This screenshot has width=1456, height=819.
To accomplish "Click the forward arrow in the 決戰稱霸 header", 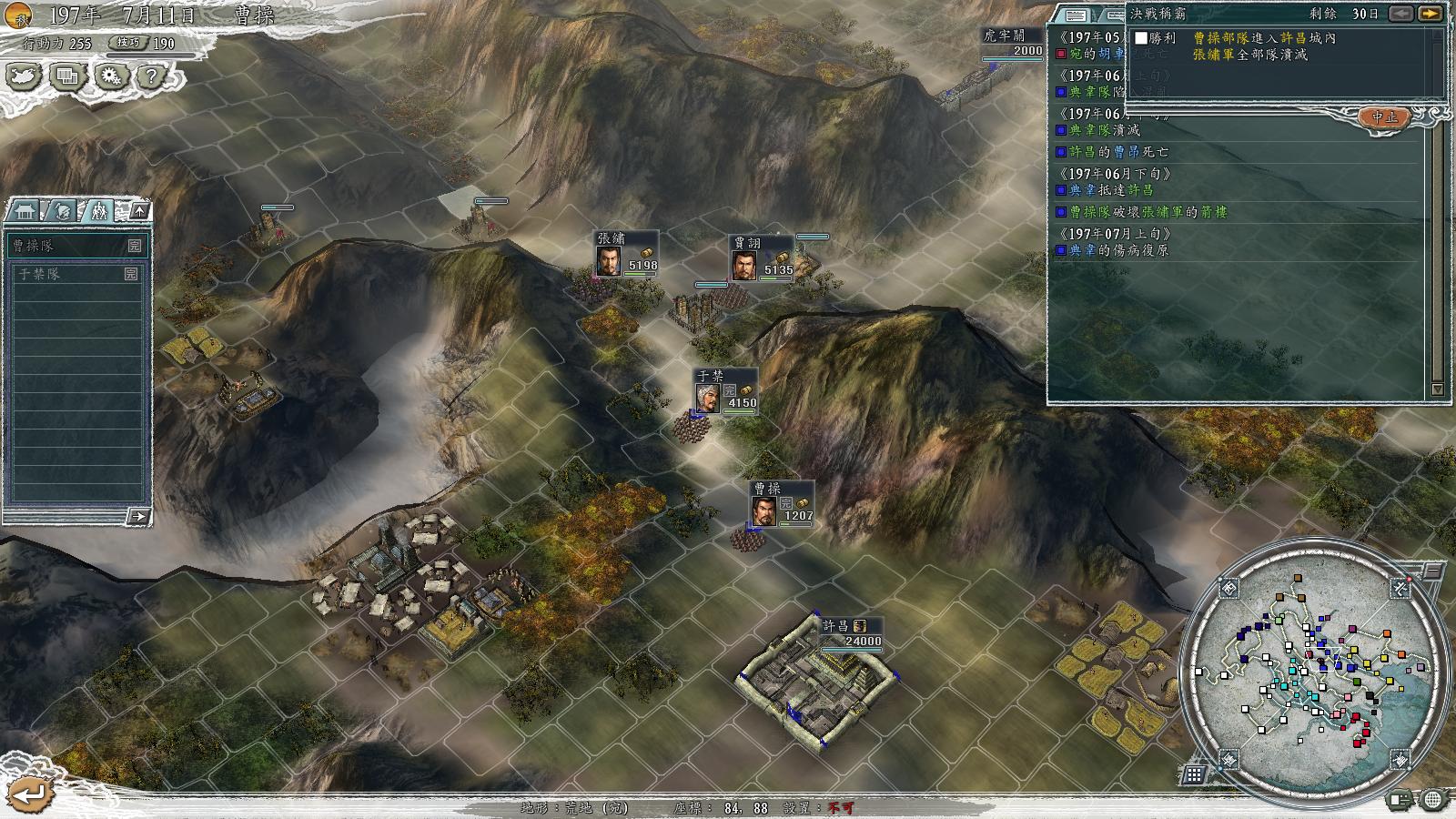I will pyautogui.click(x=1429, y=14).
